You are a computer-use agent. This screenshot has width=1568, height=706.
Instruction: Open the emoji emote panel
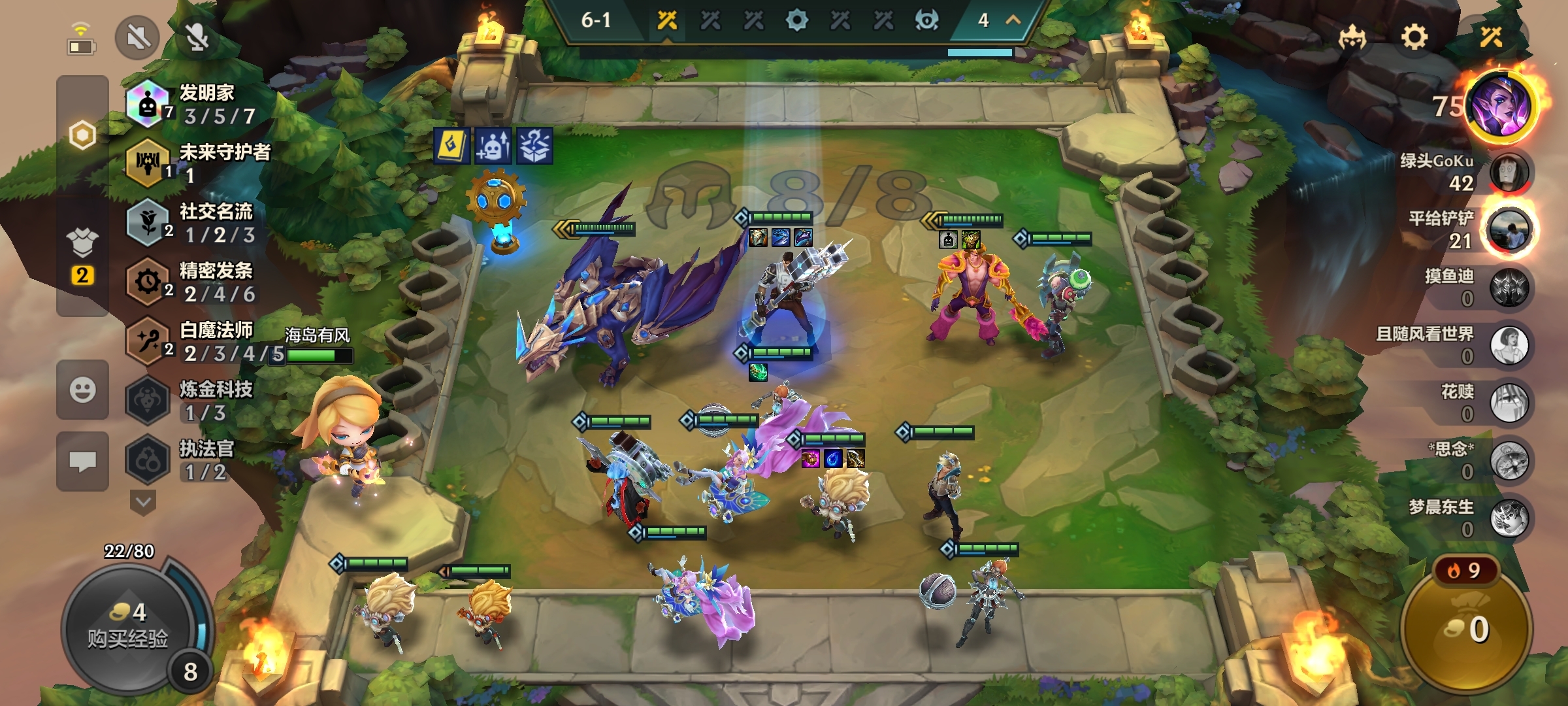82,390
